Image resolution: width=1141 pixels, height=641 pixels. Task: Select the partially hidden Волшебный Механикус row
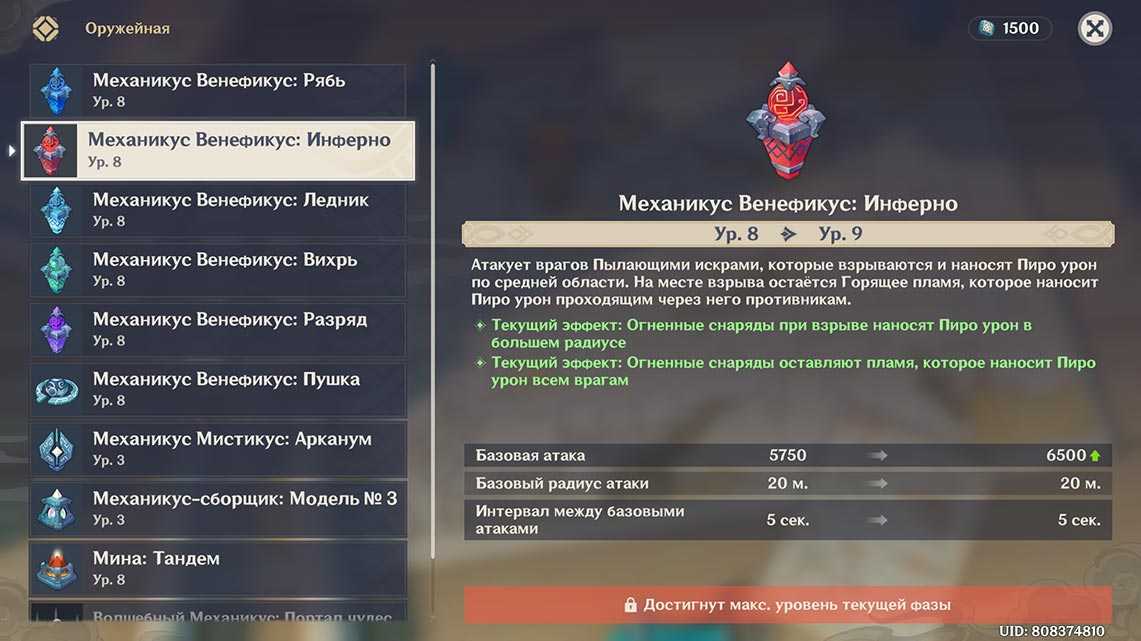coord(218,617)
